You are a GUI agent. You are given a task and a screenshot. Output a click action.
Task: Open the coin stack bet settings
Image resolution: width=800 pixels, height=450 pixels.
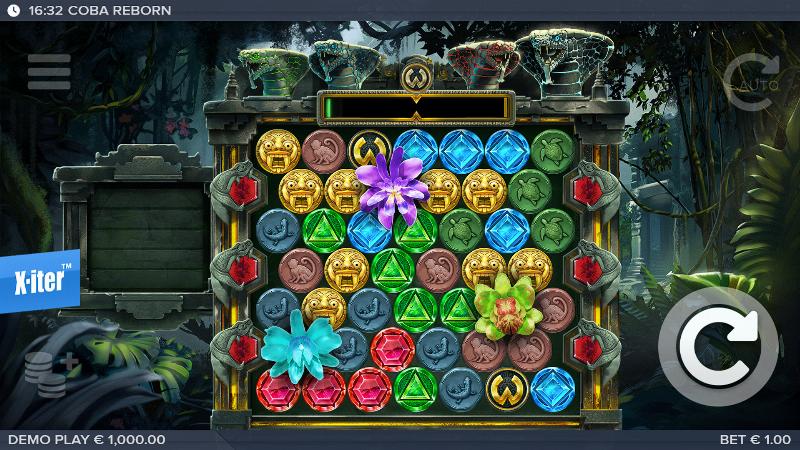49,373
